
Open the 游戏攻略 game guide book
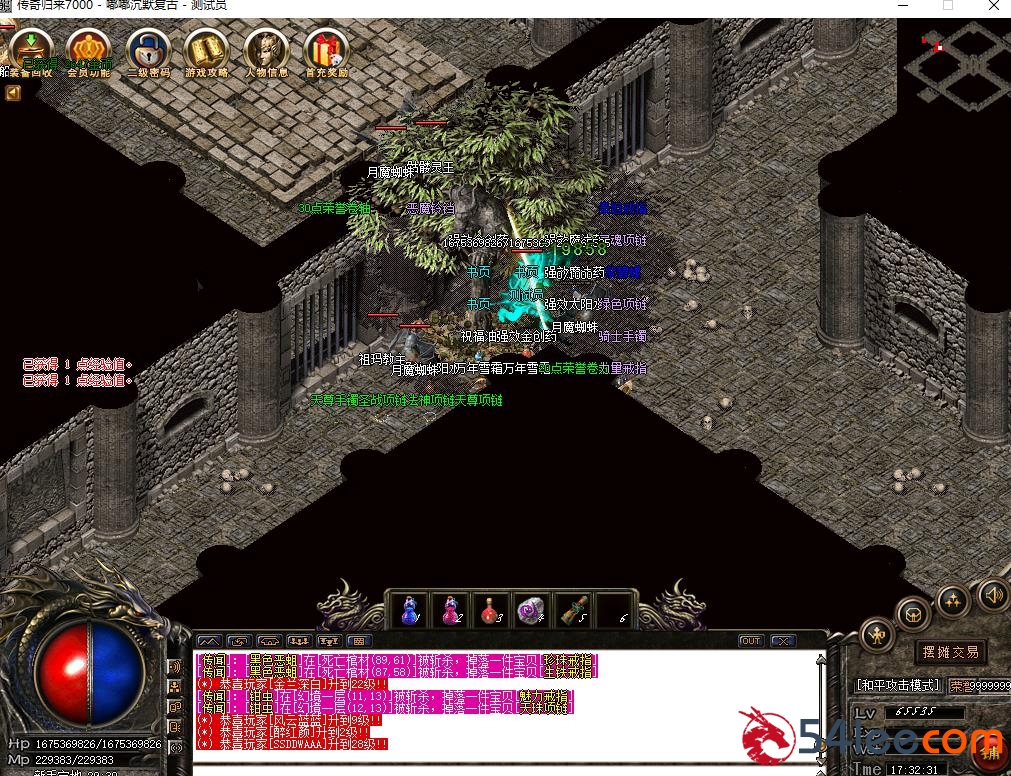[x=207, y=50]
